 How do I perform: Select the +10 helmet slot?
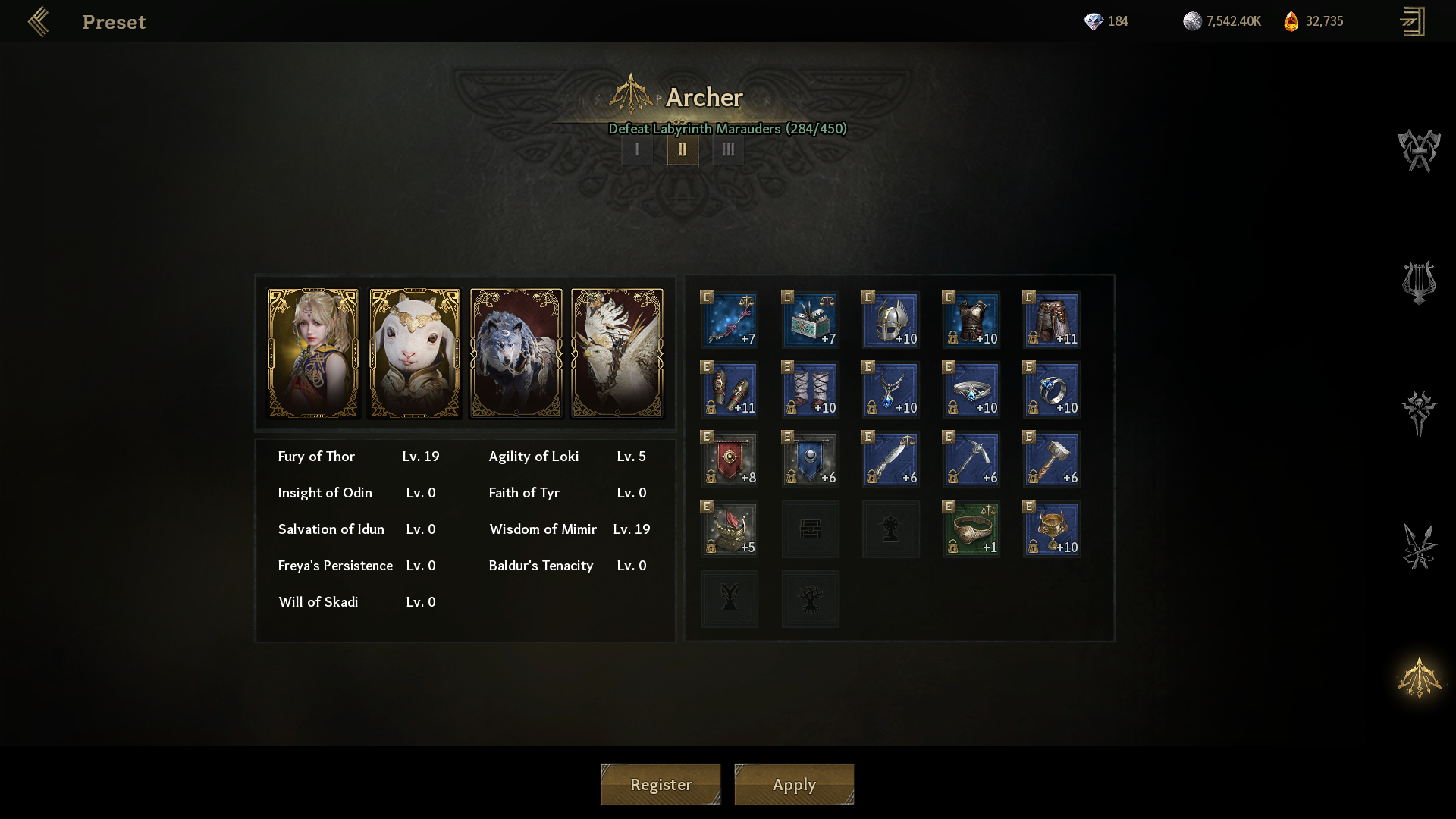(x=891, y=320)
